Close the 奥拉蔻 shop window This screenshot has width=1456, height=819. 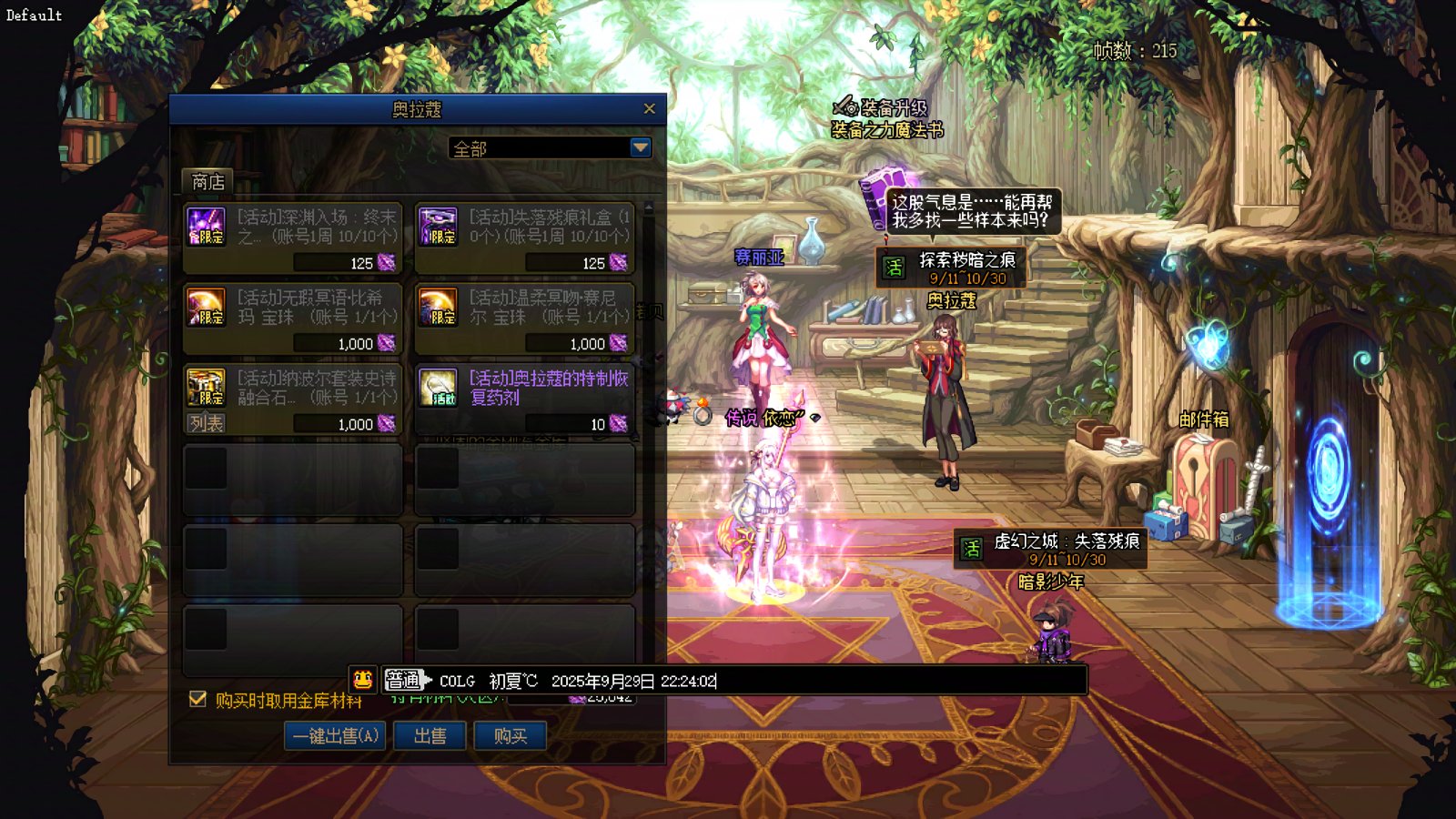click(x=649, y=109)
